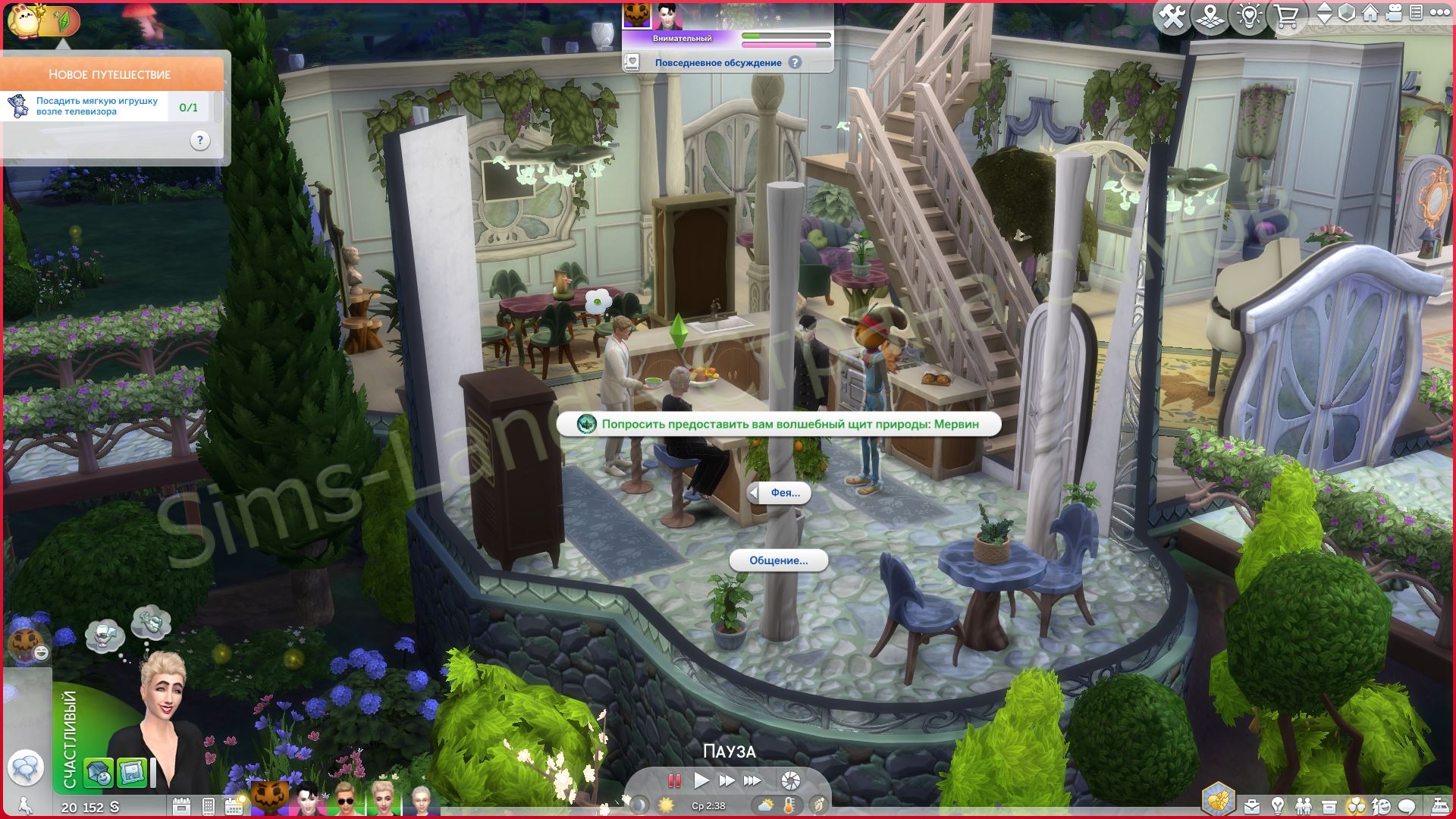Select the pumpkin-head household member portrait
This screenshot has width=1456, height=819.
(x=269, y=798)
